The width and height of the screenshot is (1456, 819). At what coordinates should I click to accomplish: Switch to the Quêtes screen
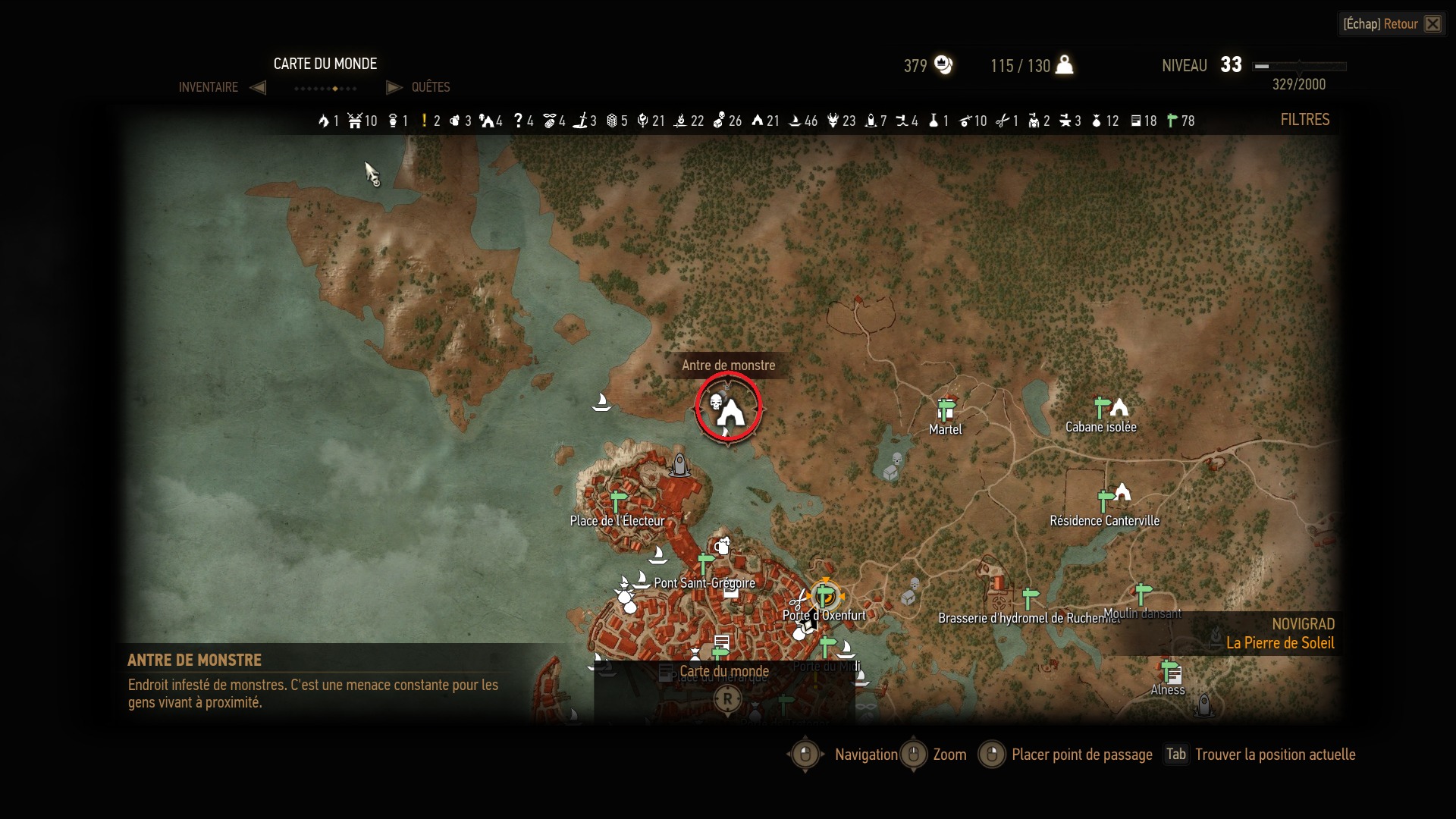pos(430,87)
